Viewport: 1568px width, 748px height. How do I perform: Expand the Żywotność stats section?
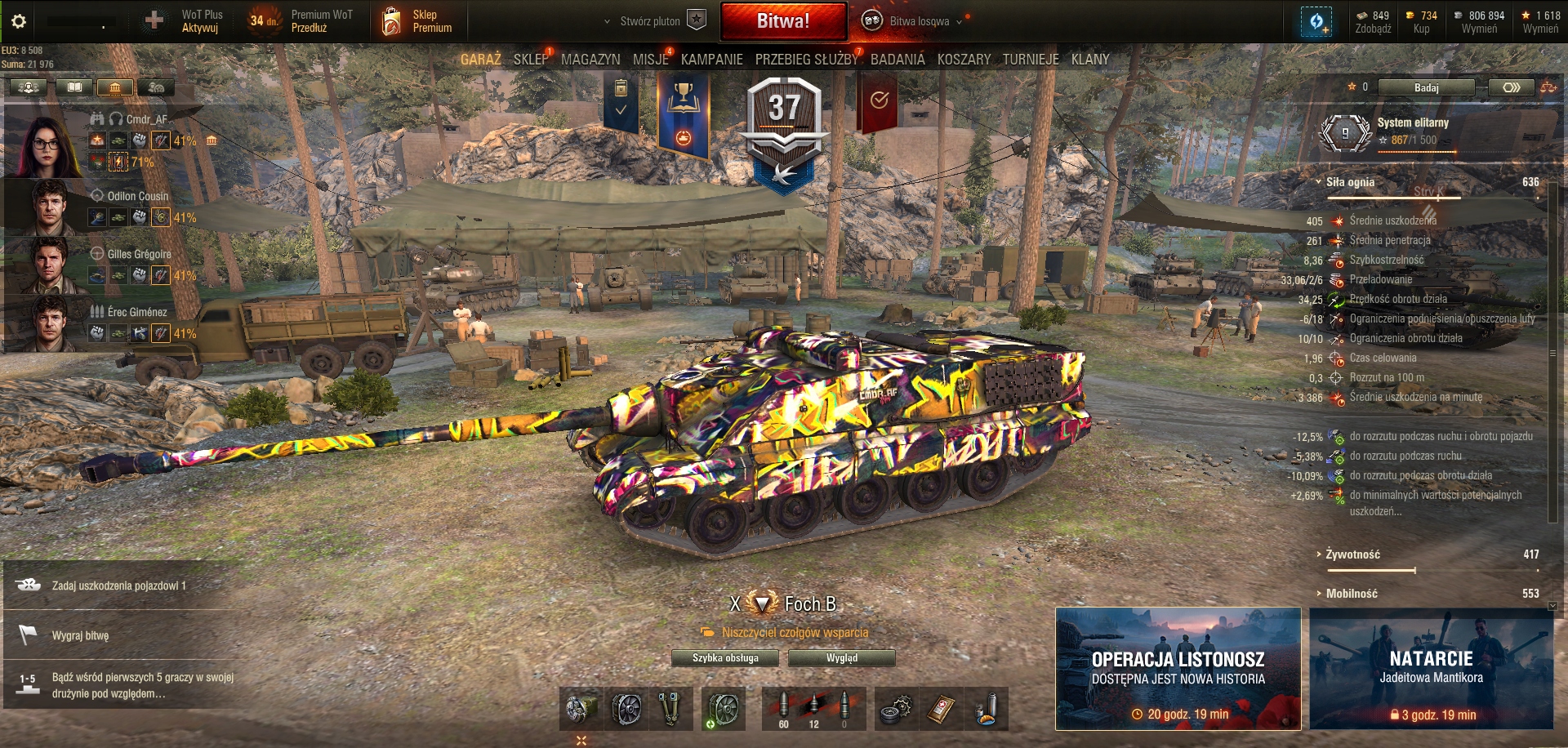pos(1352,554)
